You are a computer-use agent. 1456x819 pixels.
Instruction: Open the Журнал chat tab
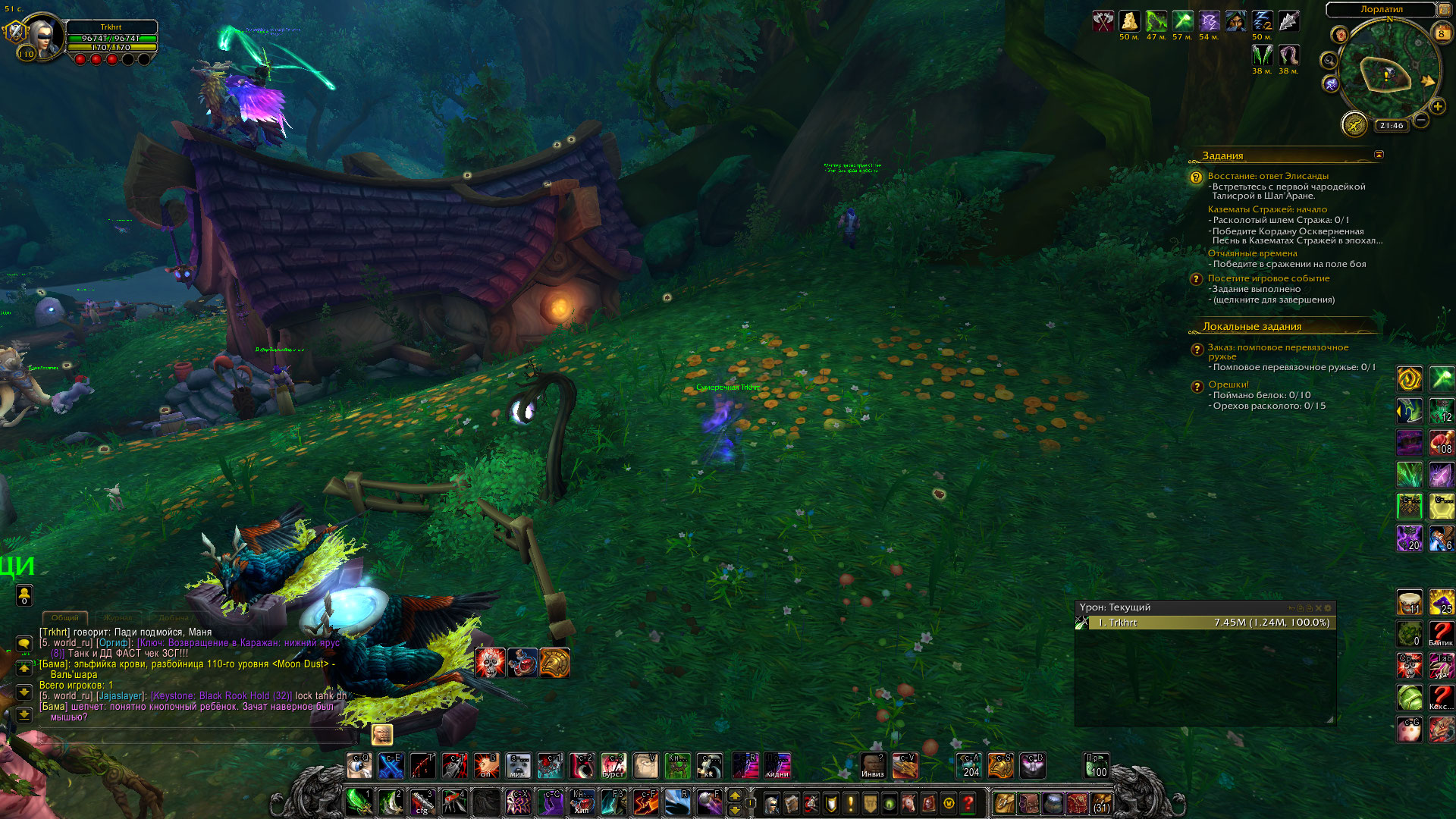[x=118, y=618]
